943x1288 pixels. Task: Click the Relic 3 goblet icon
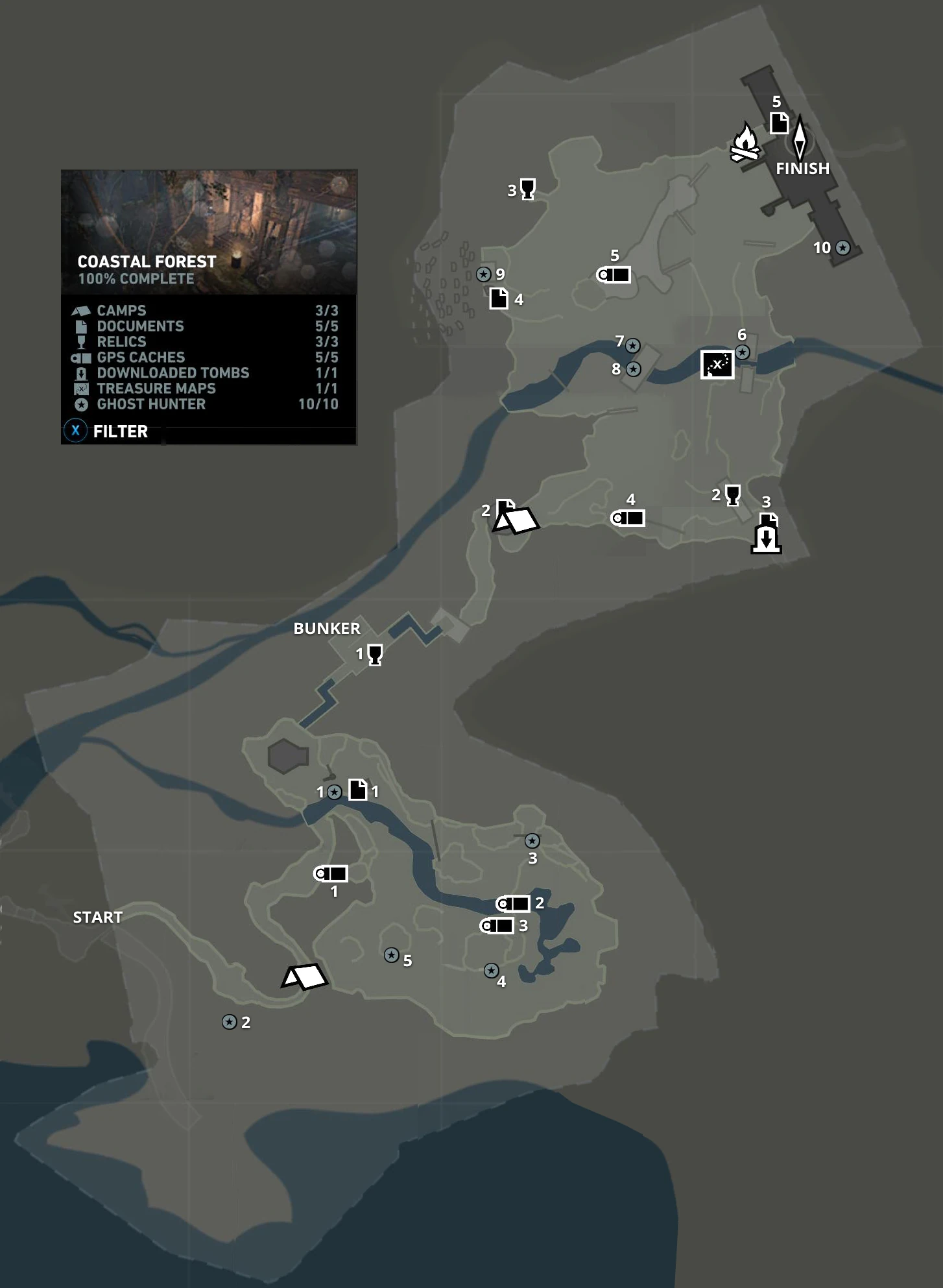[x=527, y=190]
